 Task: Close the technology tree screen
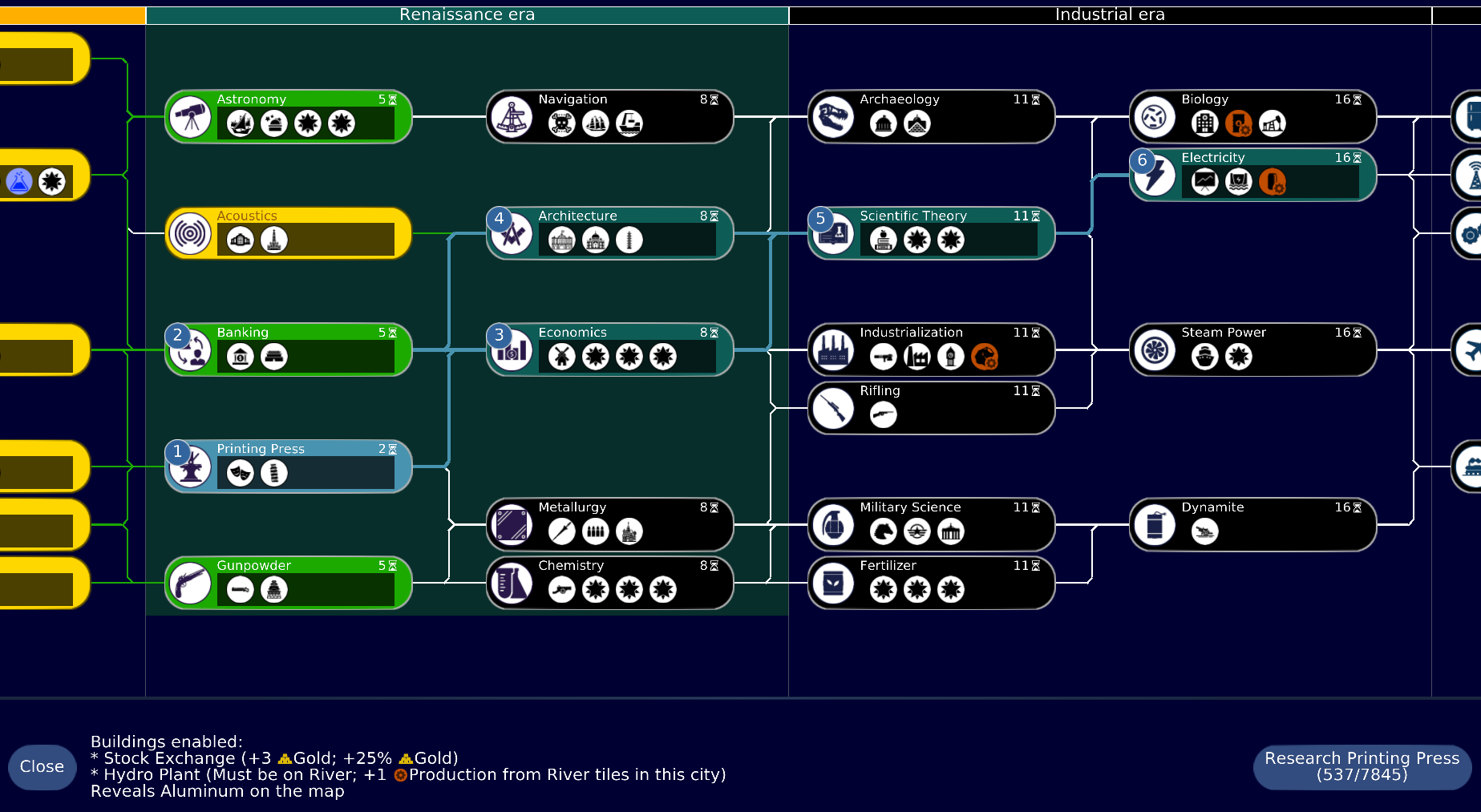42,767
